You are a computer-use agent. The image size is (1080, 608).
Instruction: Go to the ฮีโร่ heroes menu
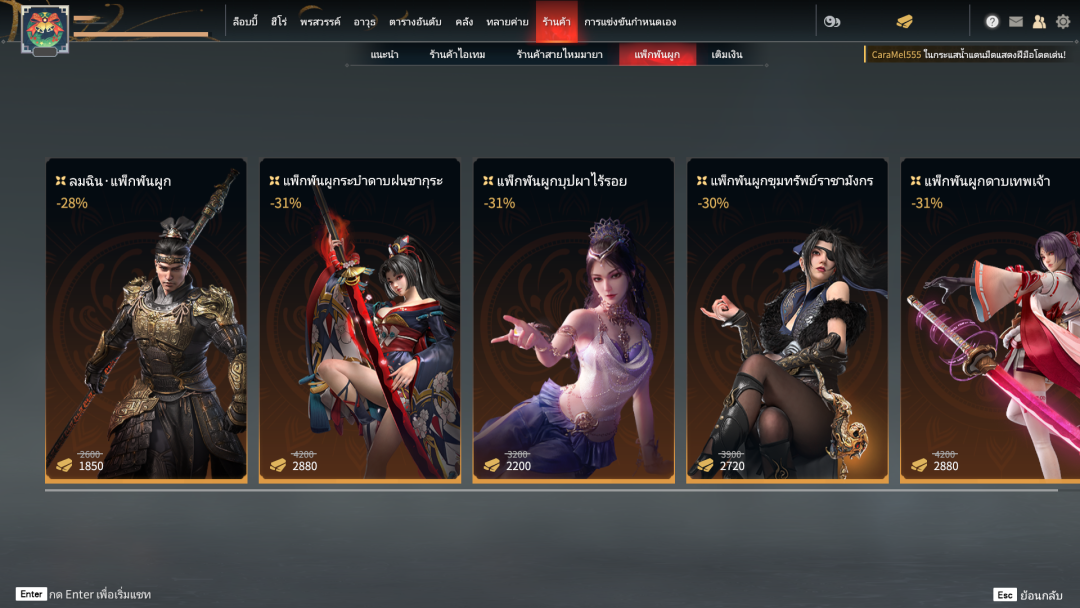click(x=279, y=21)
